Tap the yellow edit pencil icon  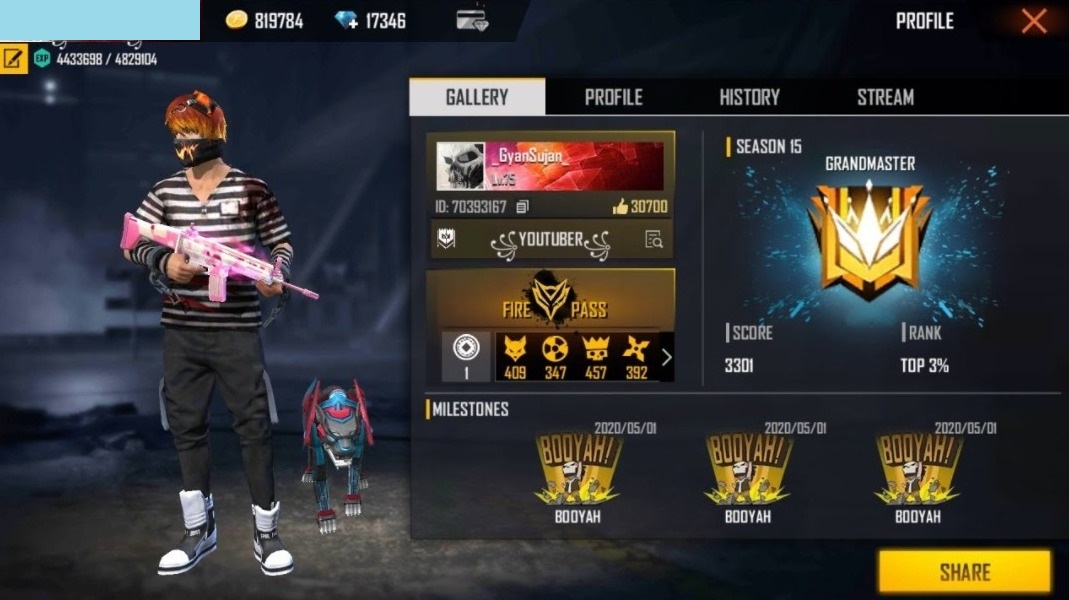pyautogui.click(x=13, y=58)
